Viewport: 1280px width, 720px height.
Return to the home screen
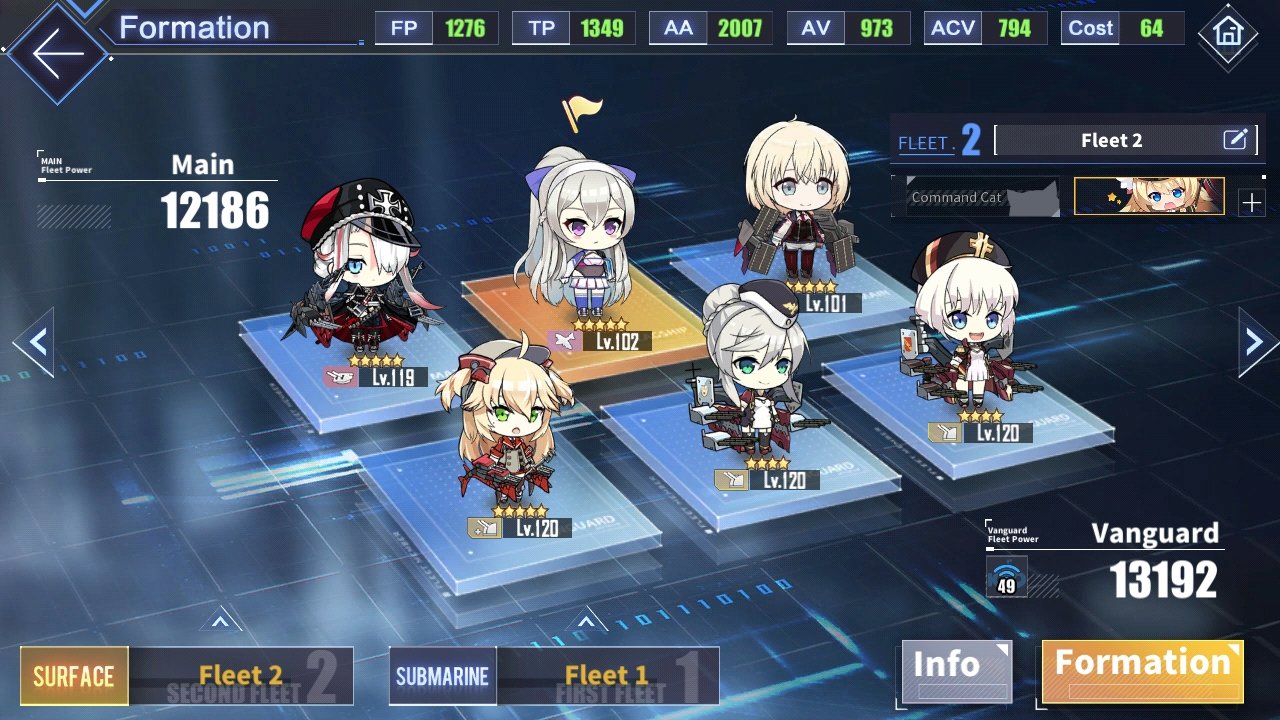[x=1226, y=33]
